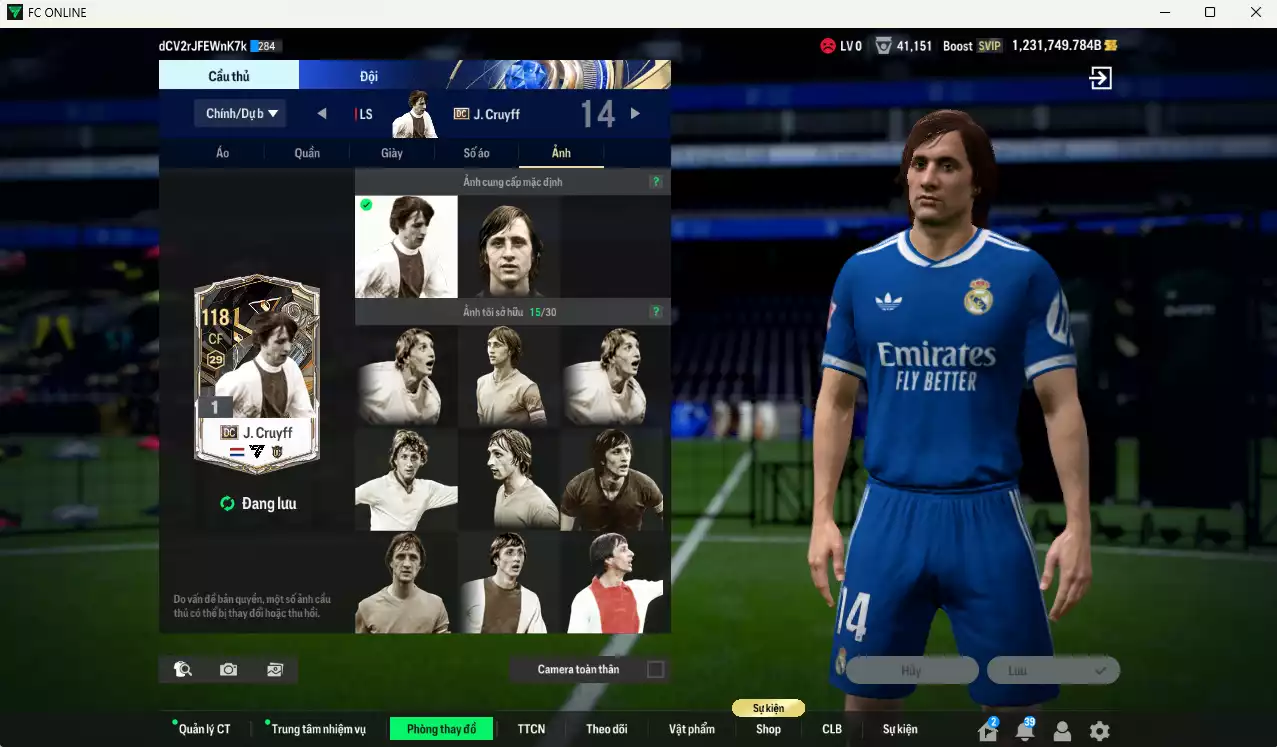The height and width of the screenshot is (747, 1277).
Task: Go to the previous player arrow
Action: point(322,113)
